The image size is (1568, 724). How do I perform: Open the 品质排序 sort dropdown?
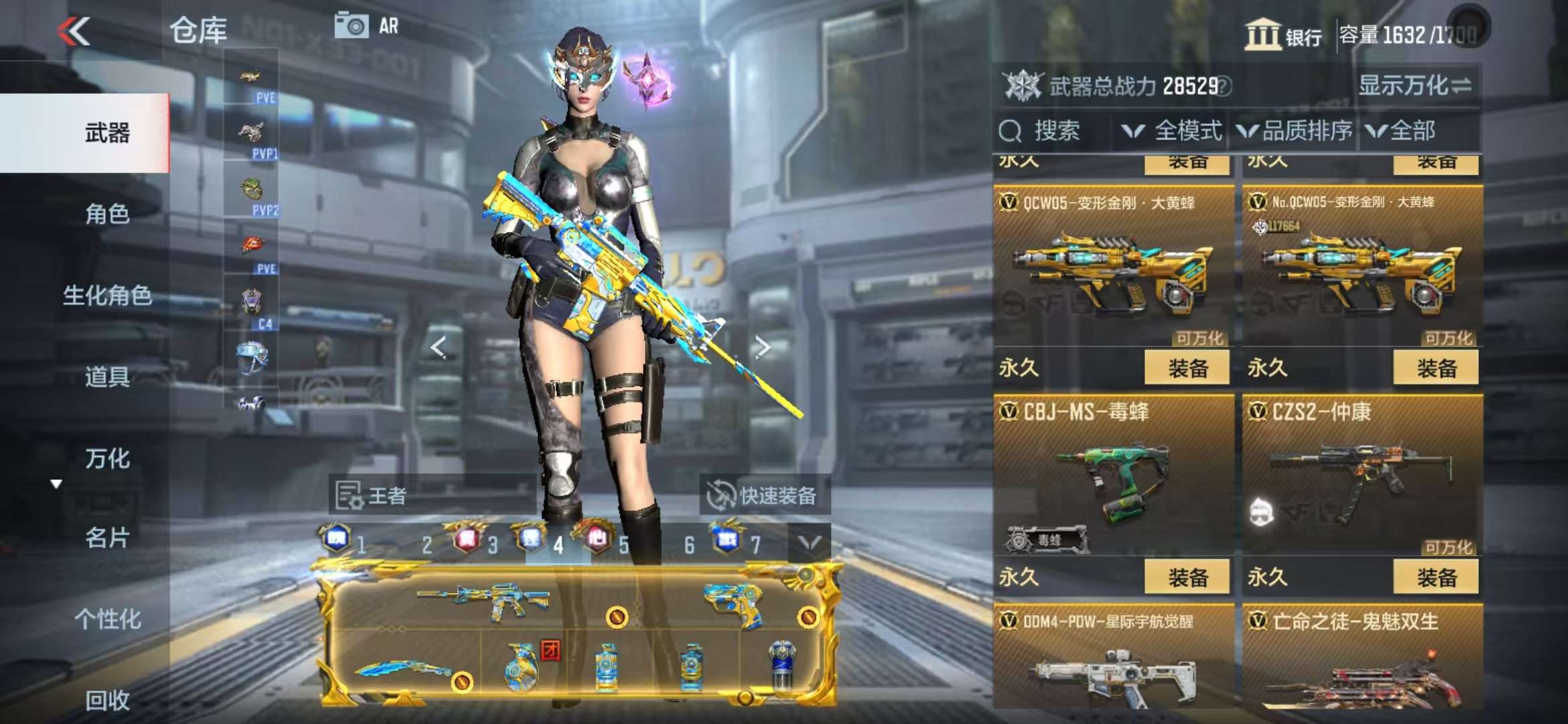(1295, 131)
